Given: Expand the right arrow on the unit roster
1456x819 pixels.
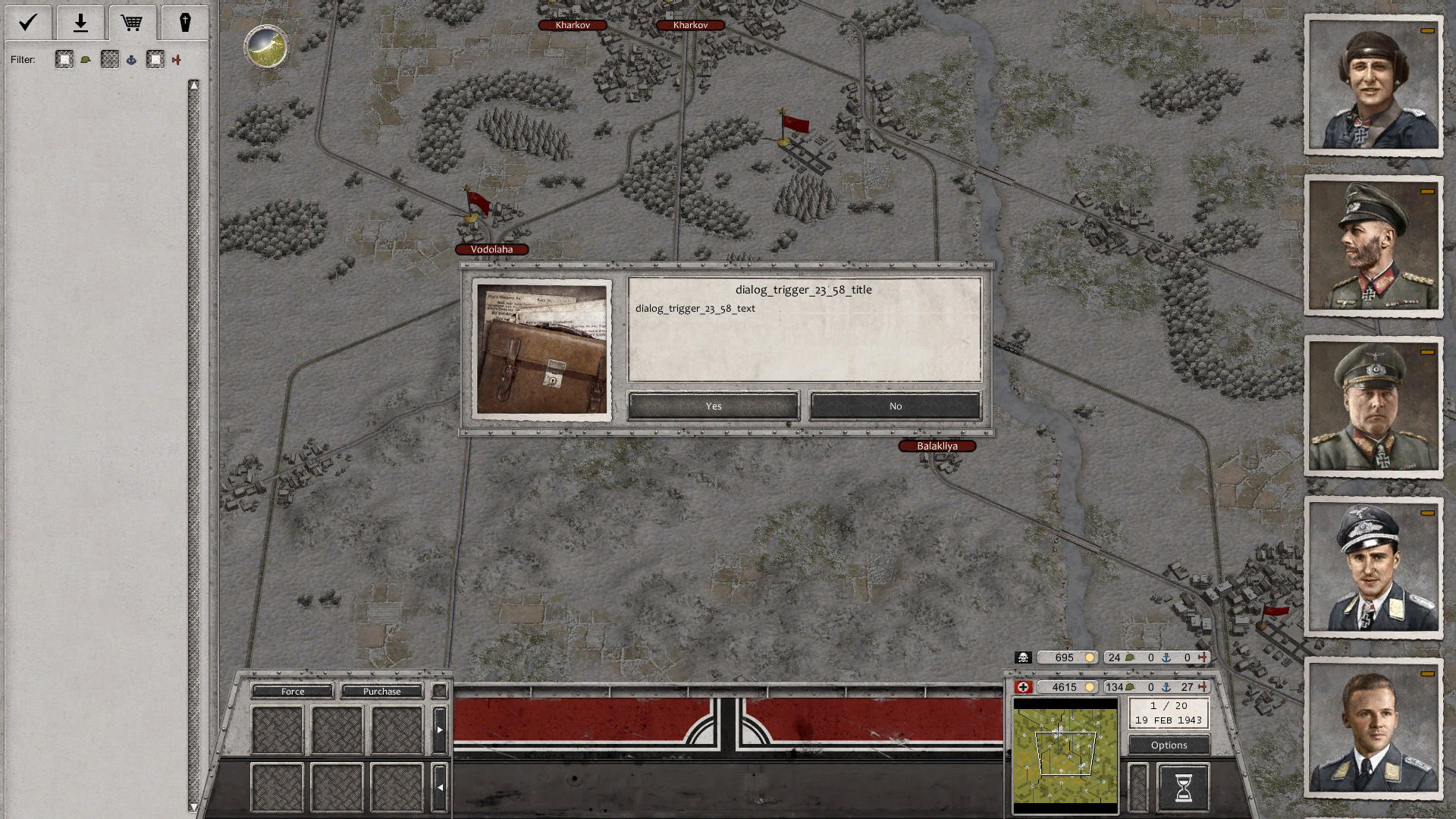Looking at the screenshot, I should pyautogui.click(x=440, y=728).
